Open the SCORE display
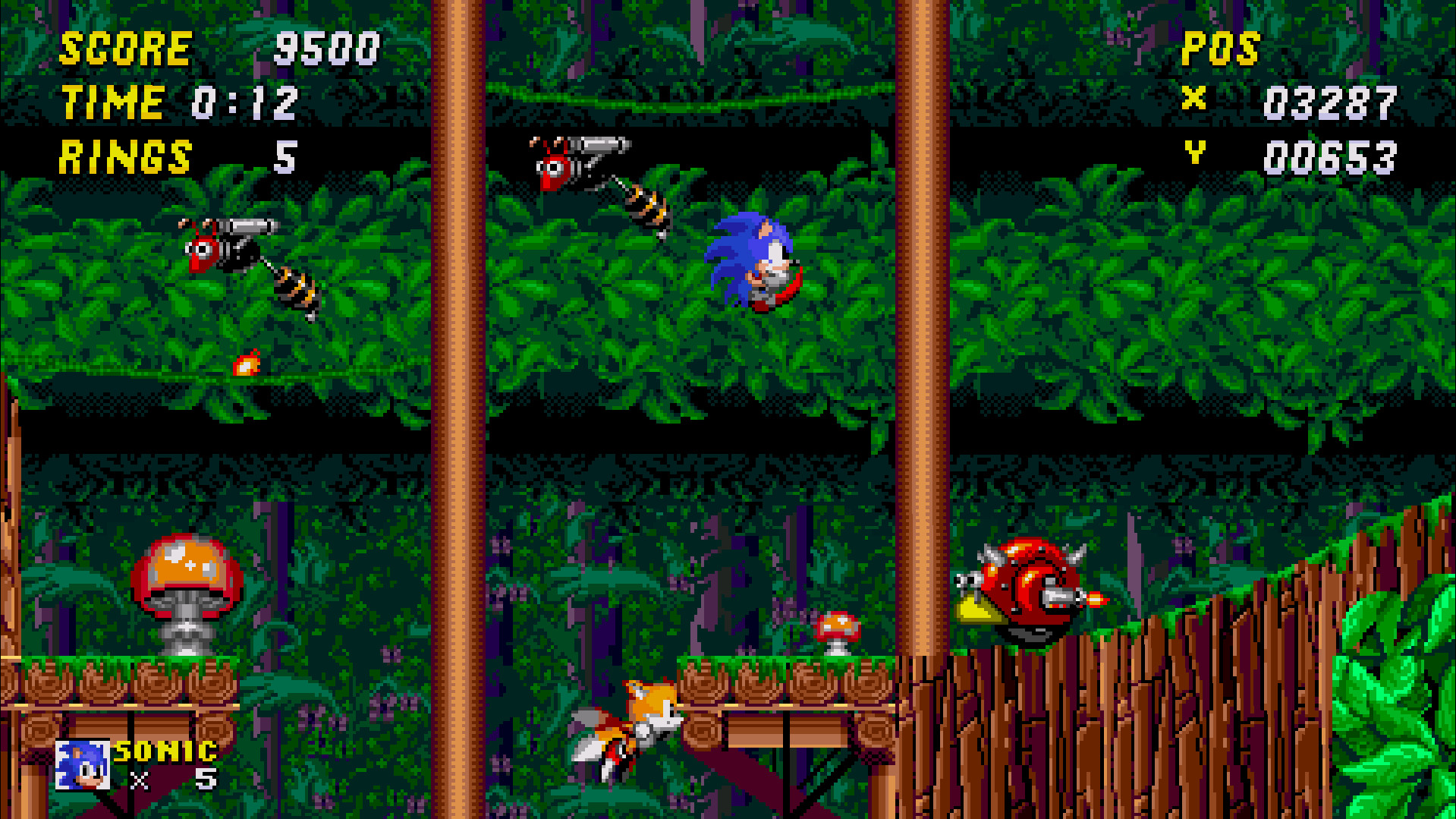 [x=125, y=48]
